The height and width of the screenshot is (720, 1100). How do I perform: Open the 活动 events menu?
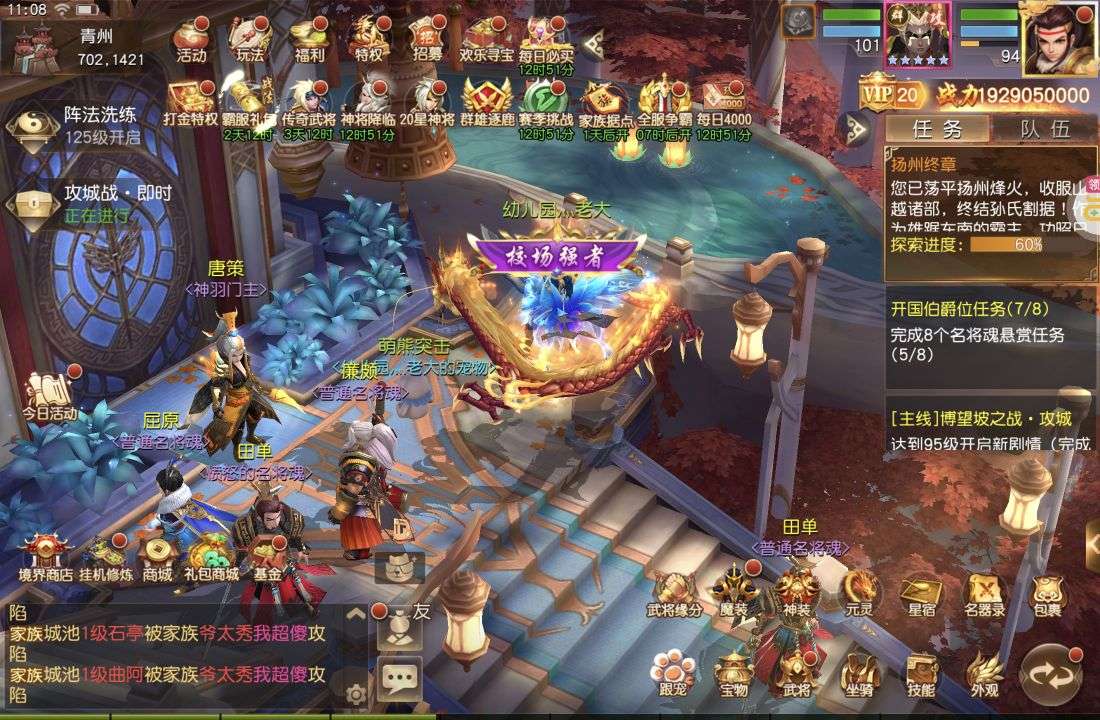190,41
